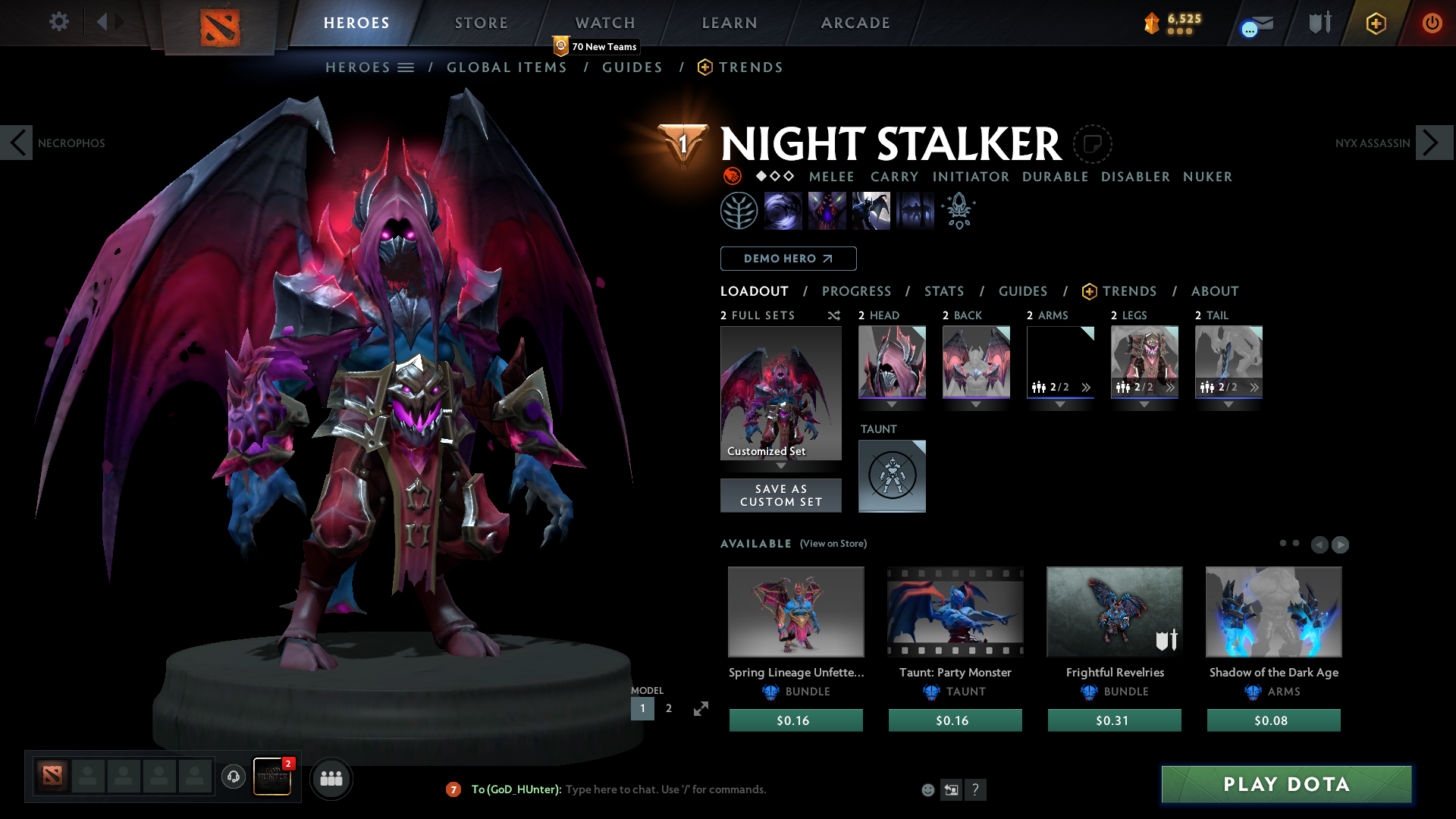1456x819 pixels.
Task: Open the HEROES hamburger menu
Action: 406,67
